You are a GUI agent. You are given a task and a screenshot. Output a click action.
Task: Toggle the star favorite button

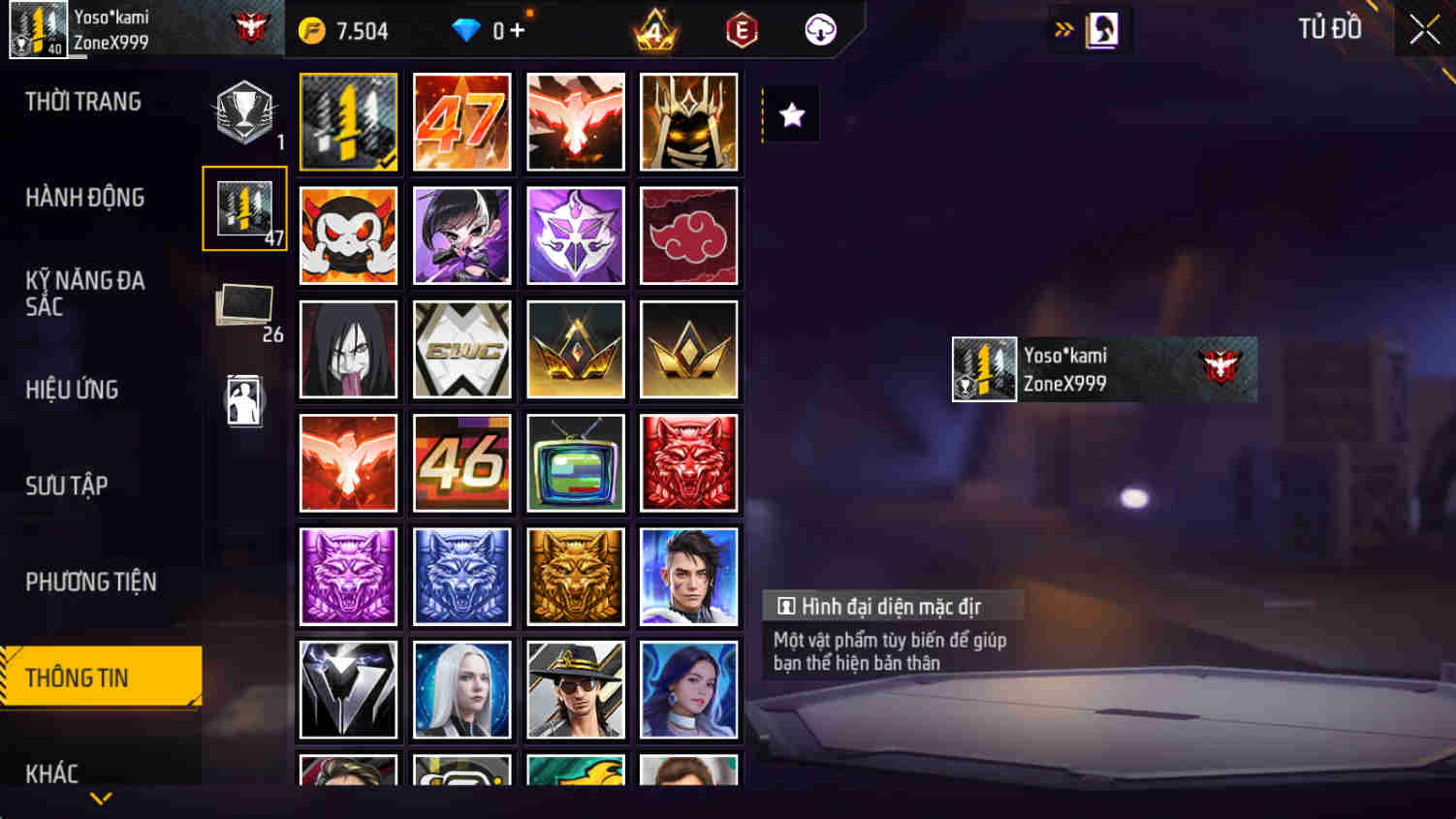pos(792,114)
